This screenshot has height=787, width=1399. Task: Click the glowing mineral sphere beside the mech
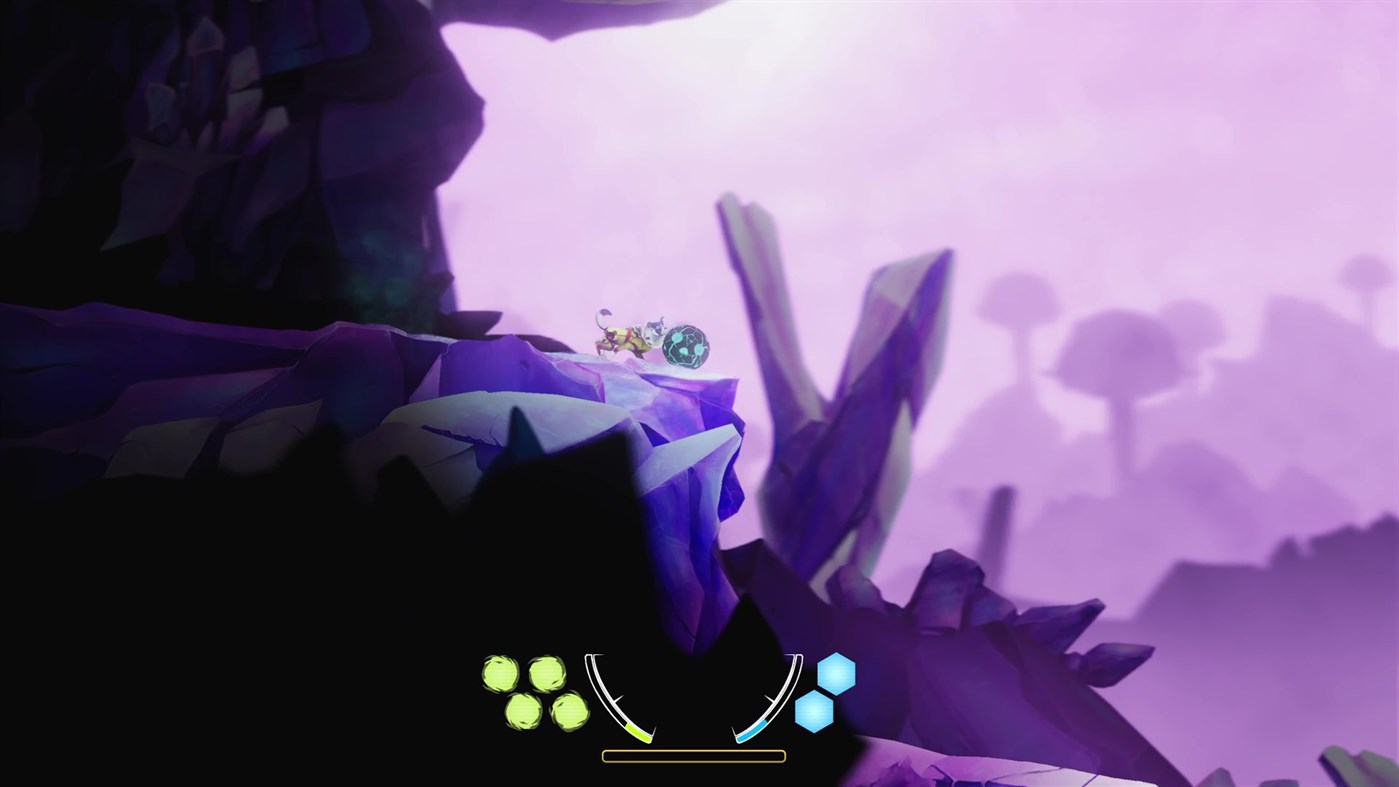click(685, 345)
